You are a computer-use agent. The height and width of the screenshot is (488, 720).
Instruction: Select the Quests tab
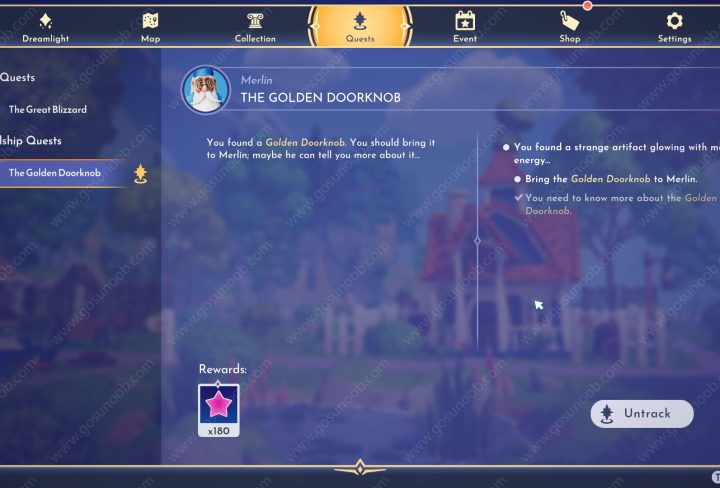click(x=360, y=26)
